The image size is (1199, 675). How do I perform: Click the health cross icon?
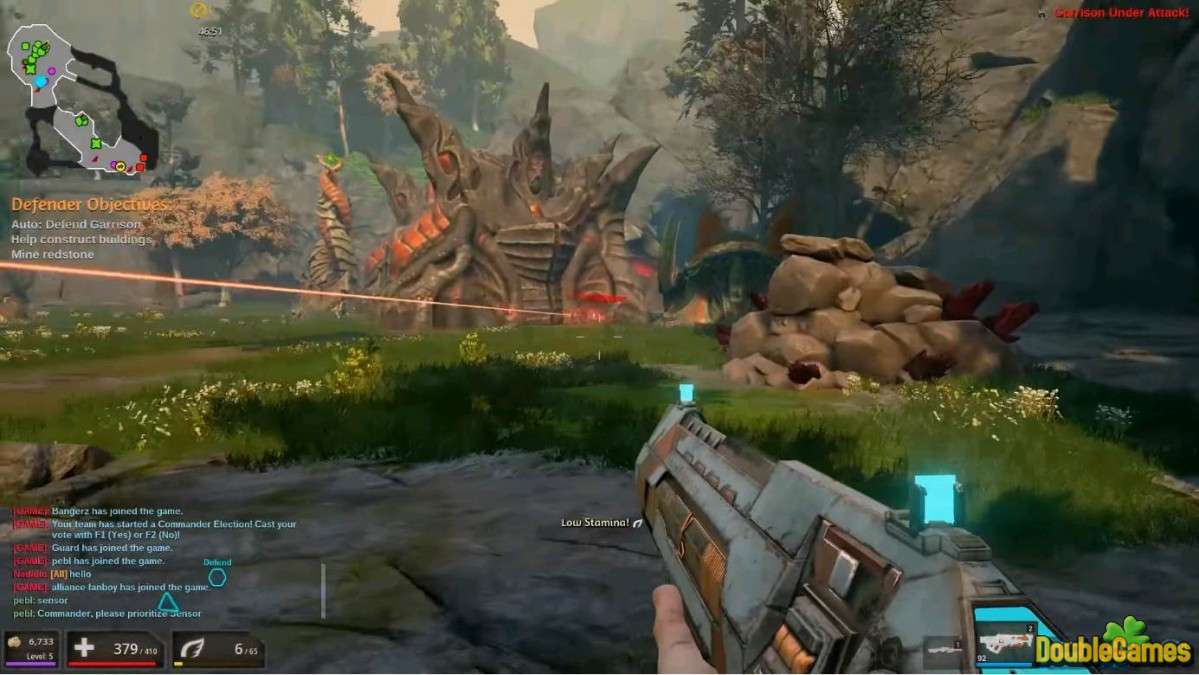point(85,649)
